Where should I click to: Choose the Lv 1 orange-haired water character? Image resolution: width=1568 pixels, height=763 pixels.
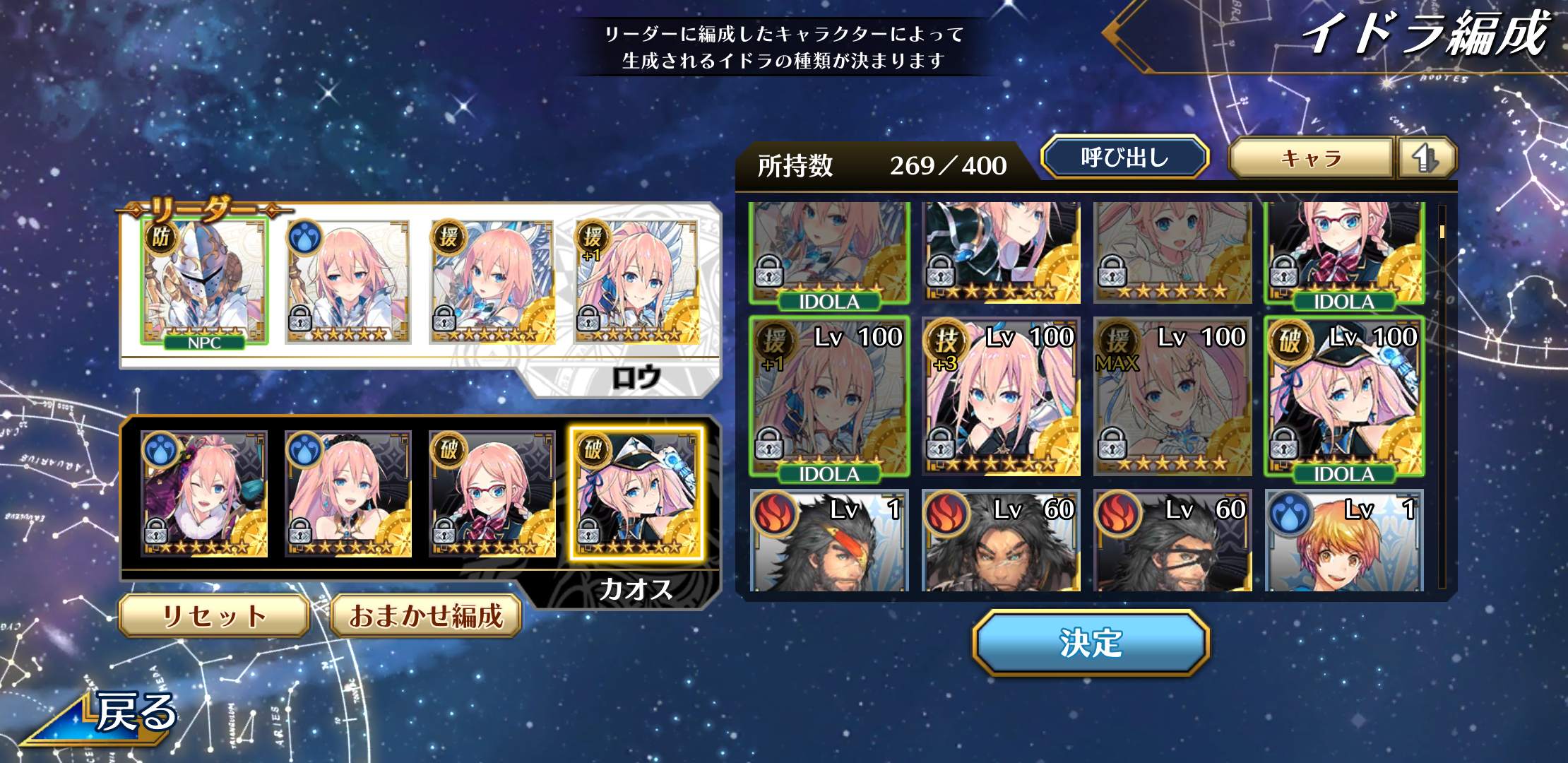point(1344,541)
